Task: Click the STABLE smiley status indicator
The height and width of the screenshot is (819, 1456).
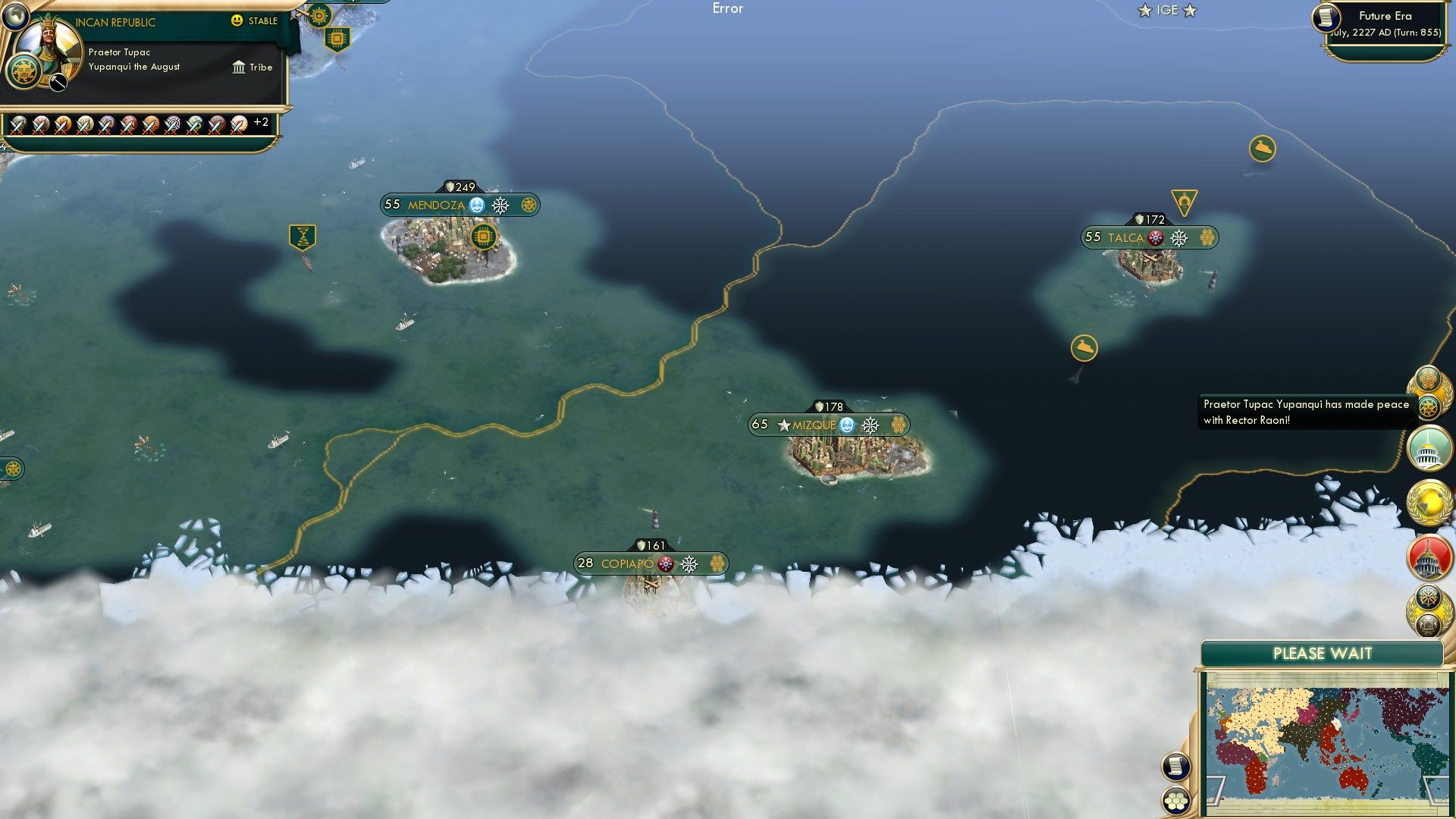Action: (x=237, y=22)
